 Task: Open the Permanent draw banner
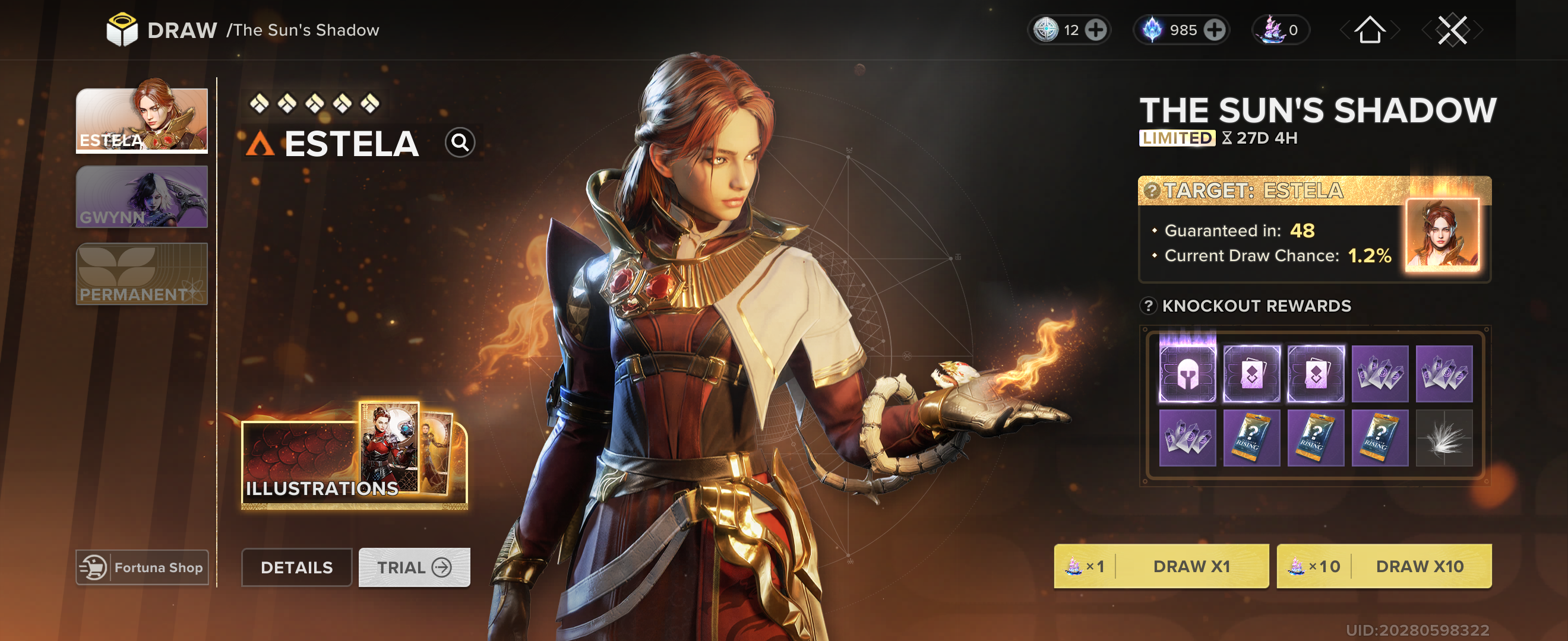141,274
